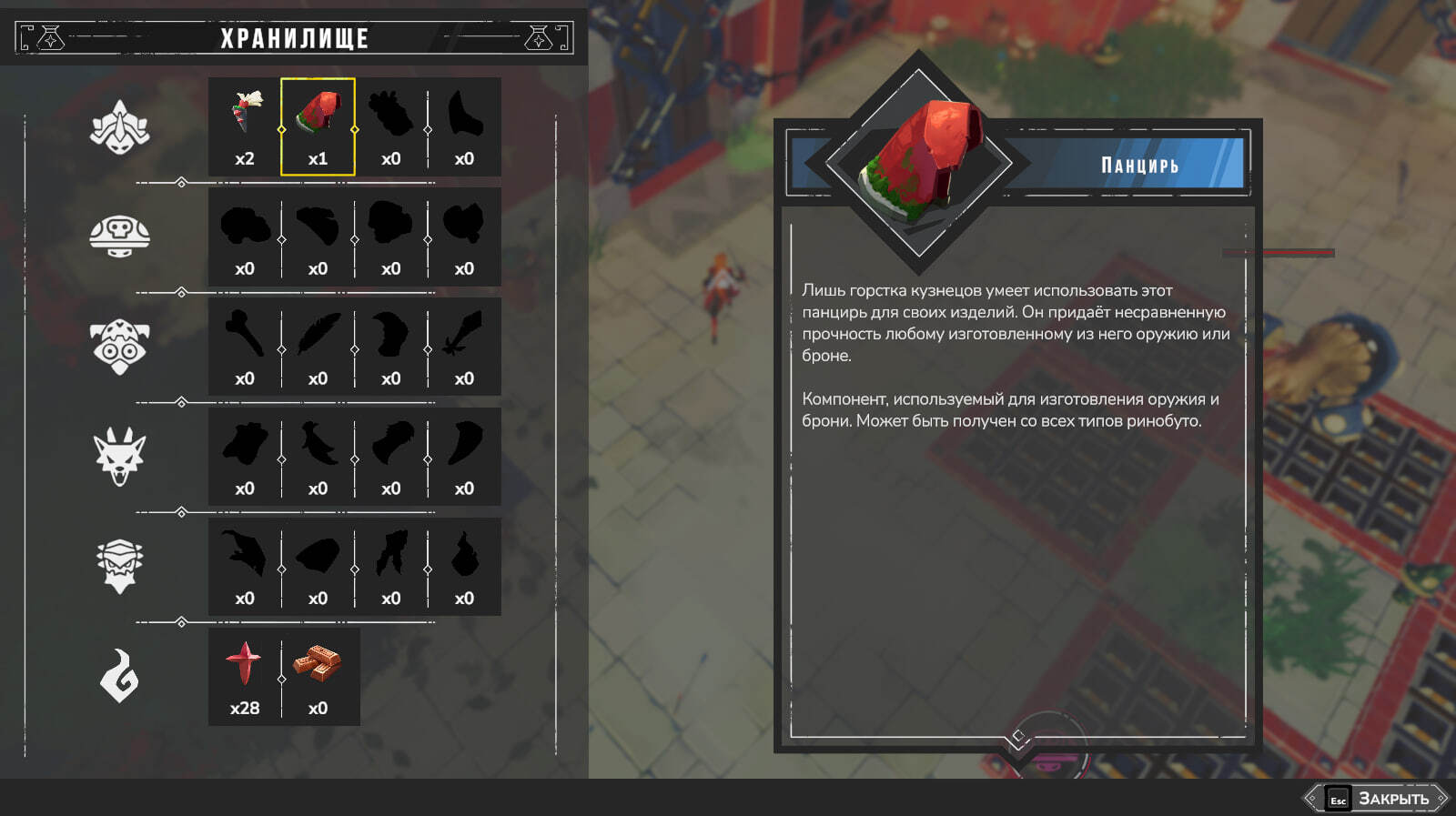This screenshot has height=816, width=1456.
Task: Click the wolf creature category icon
Action: (119, 457)
